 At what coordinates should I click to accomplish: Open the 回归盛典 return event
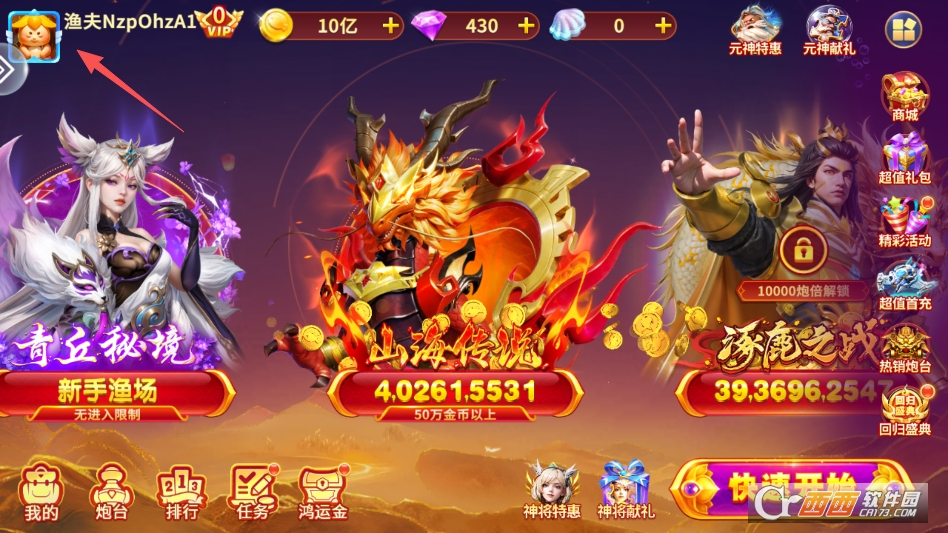click(904, 410)
